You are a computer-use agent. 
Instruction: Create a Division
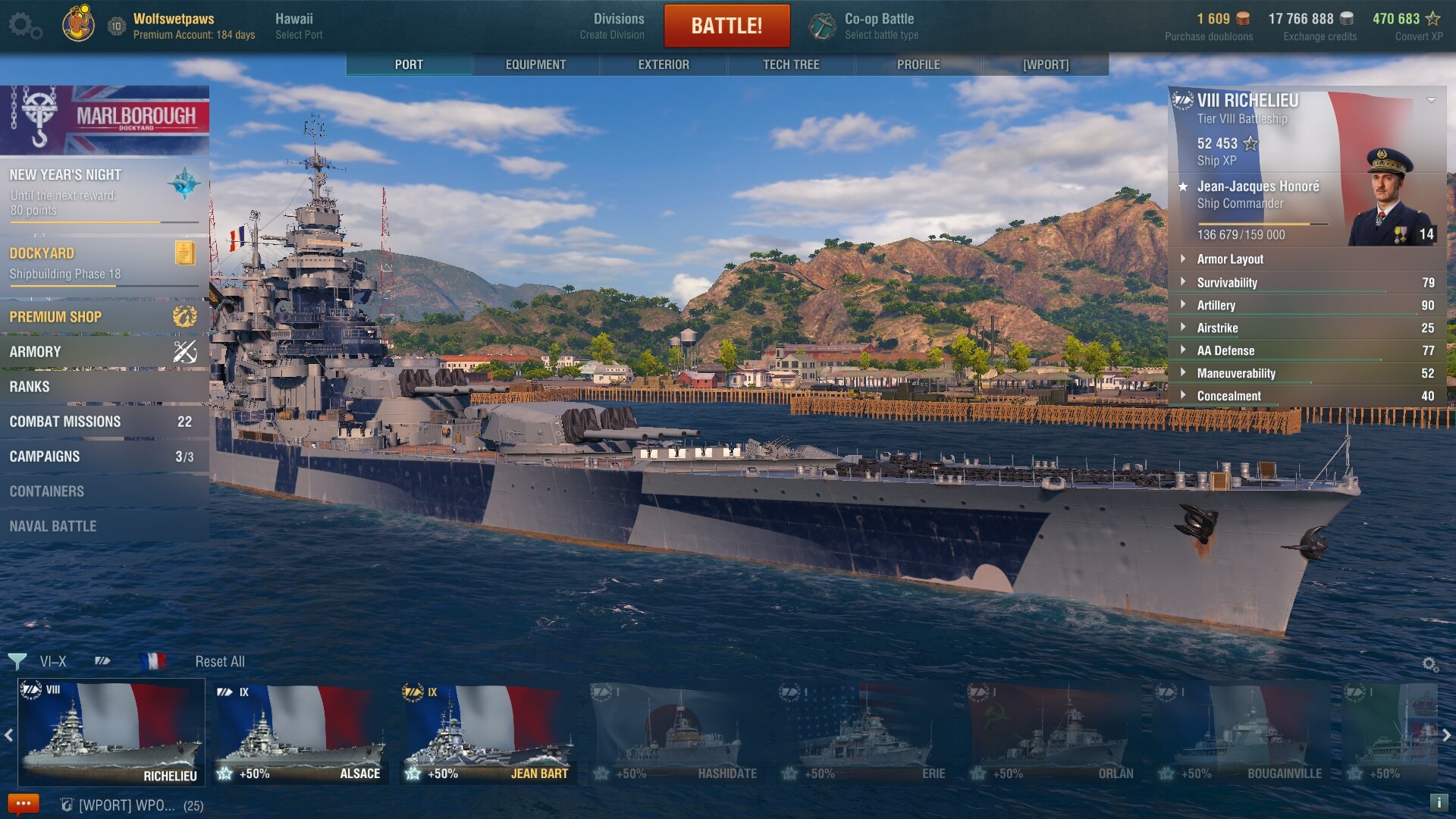point(618,26)
